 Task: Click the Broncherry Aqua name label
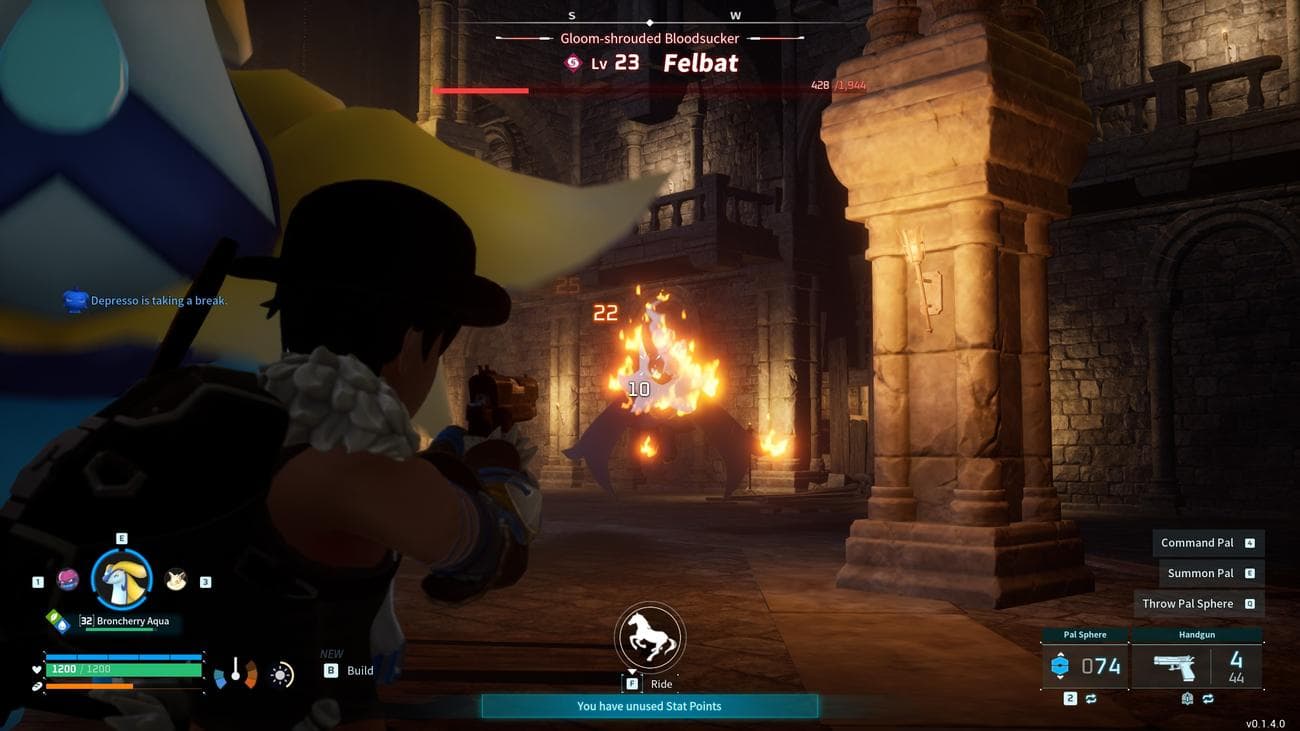pos(132,621)
